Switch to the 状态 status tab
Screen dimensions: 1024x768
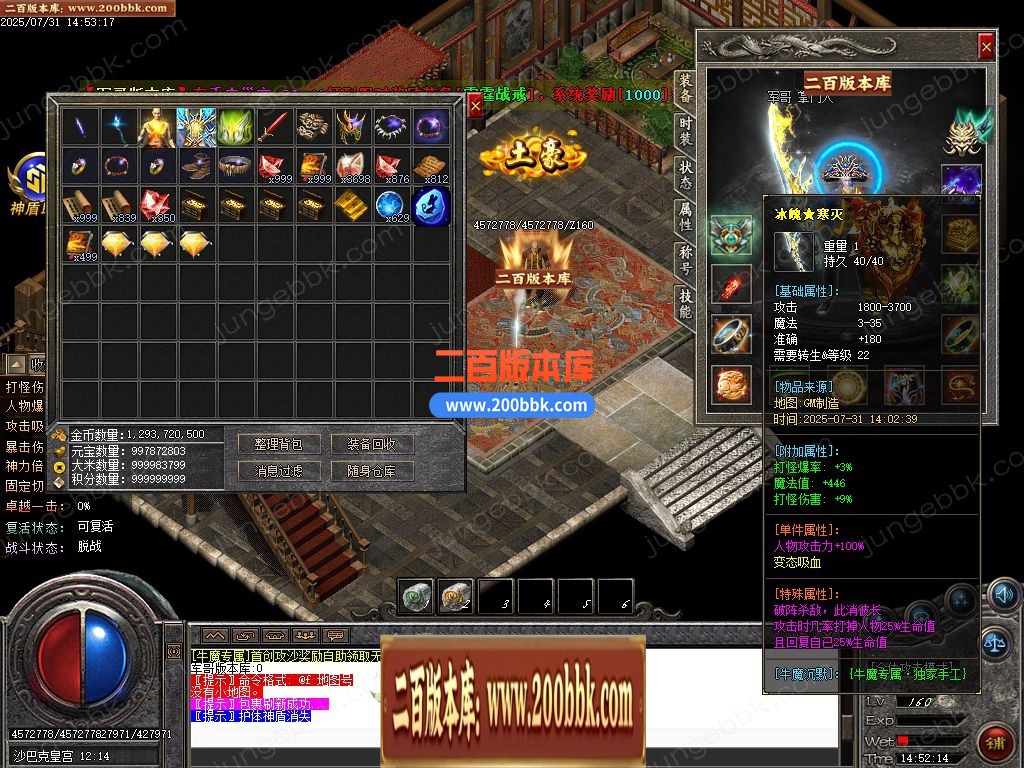tap(685, 174)
